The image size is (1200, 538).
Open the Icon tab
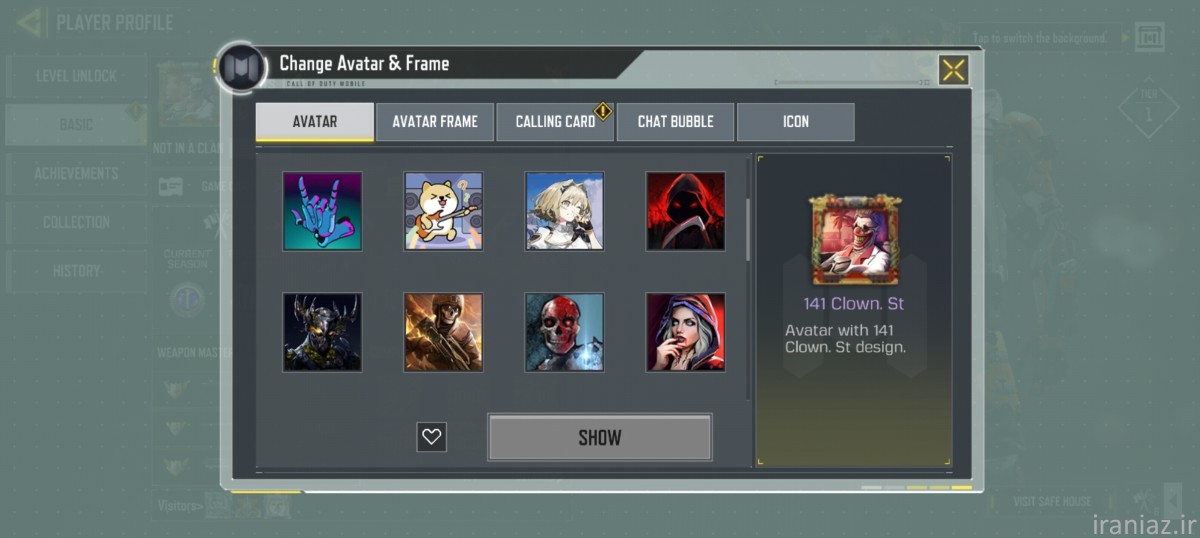[796, 122]
